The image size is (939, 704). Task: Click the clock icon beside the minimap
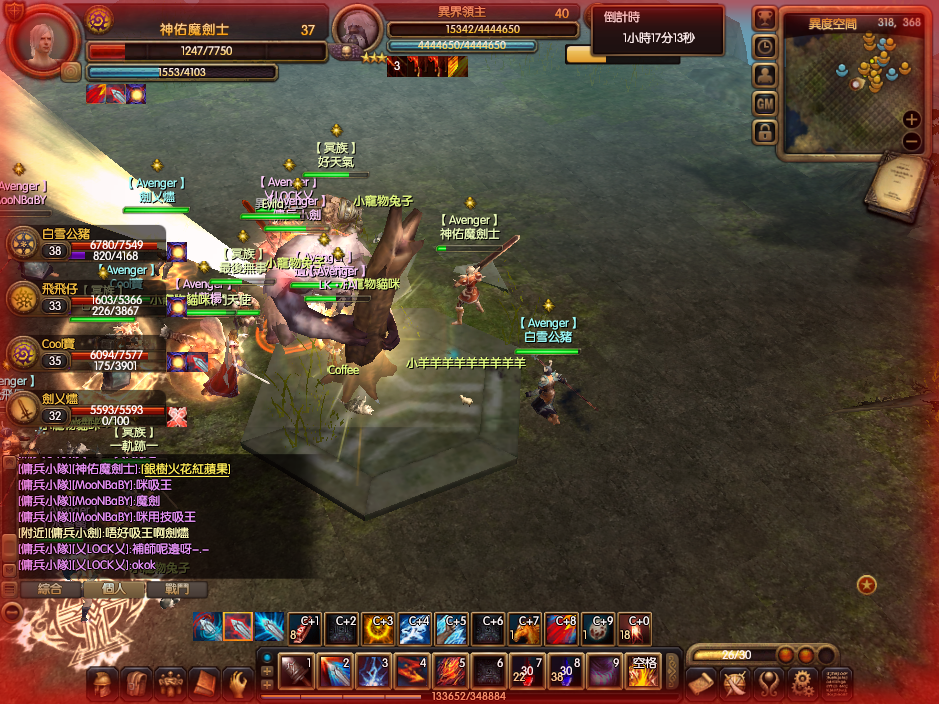pyautogui.click(x=765, y=46)
